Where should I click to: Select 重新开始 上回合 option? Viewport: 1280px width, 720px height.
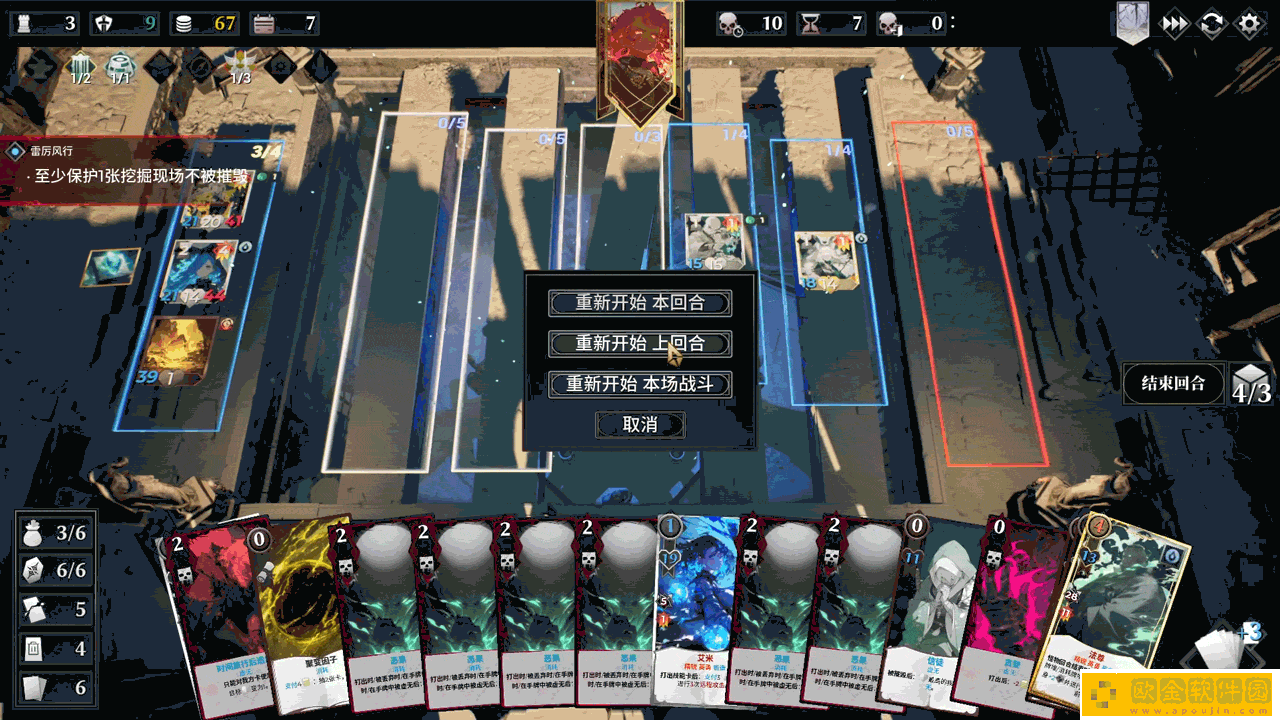pos(640,343)
